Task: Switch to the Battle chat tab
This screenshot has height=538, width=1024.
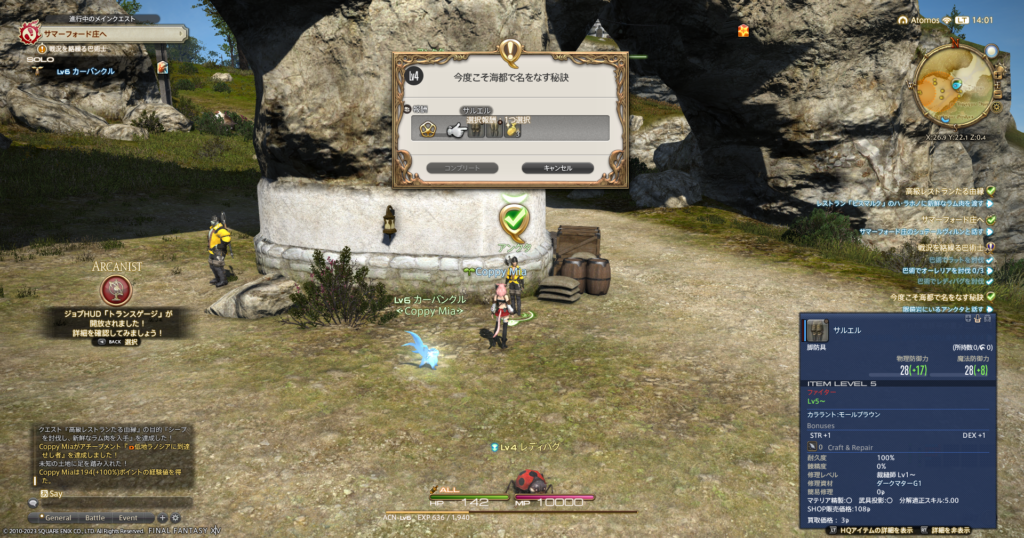Action: [x=95, y=517]
